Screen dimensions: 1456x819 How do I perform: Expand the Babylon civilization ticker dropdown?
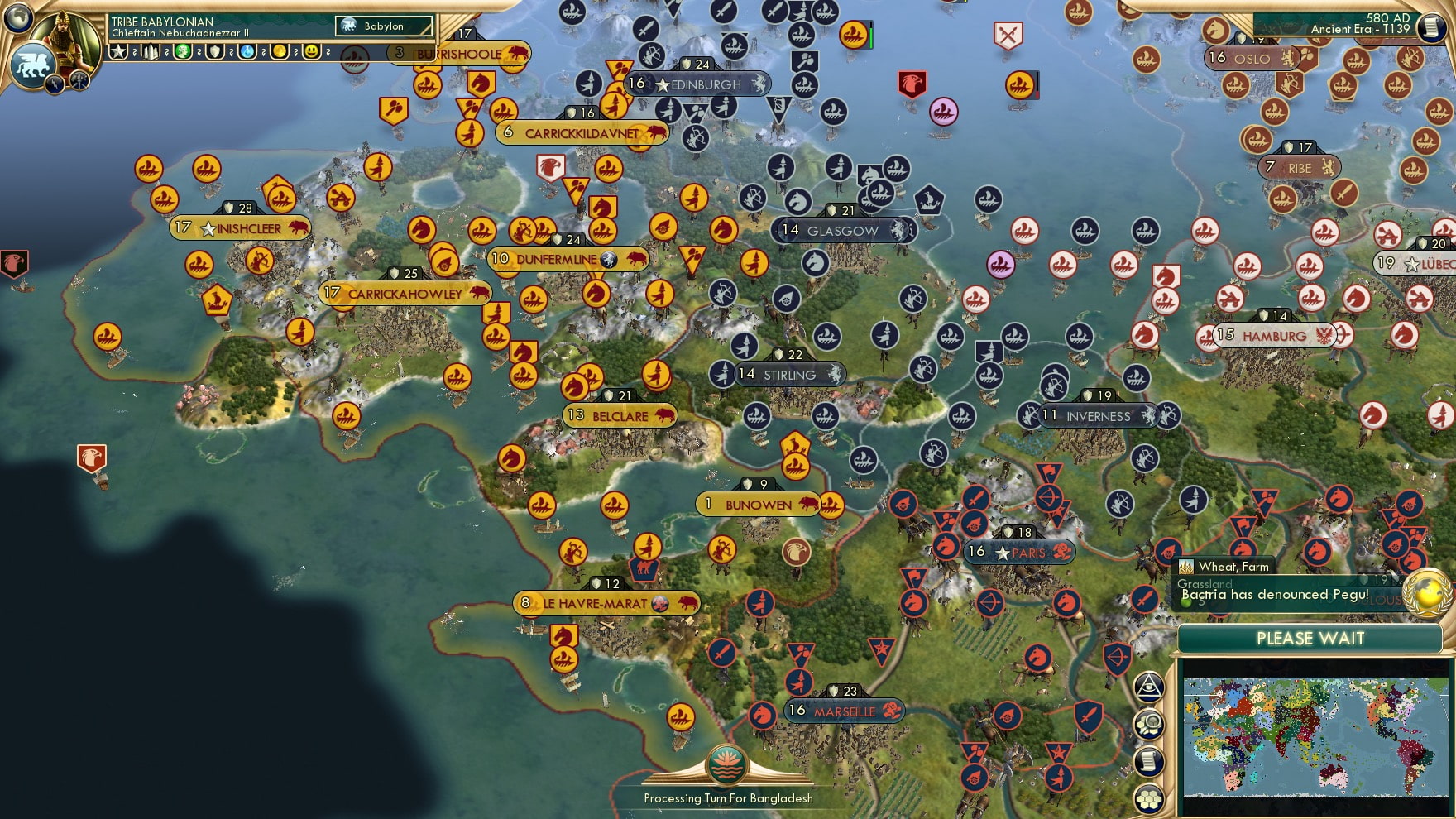coord(382,26)
